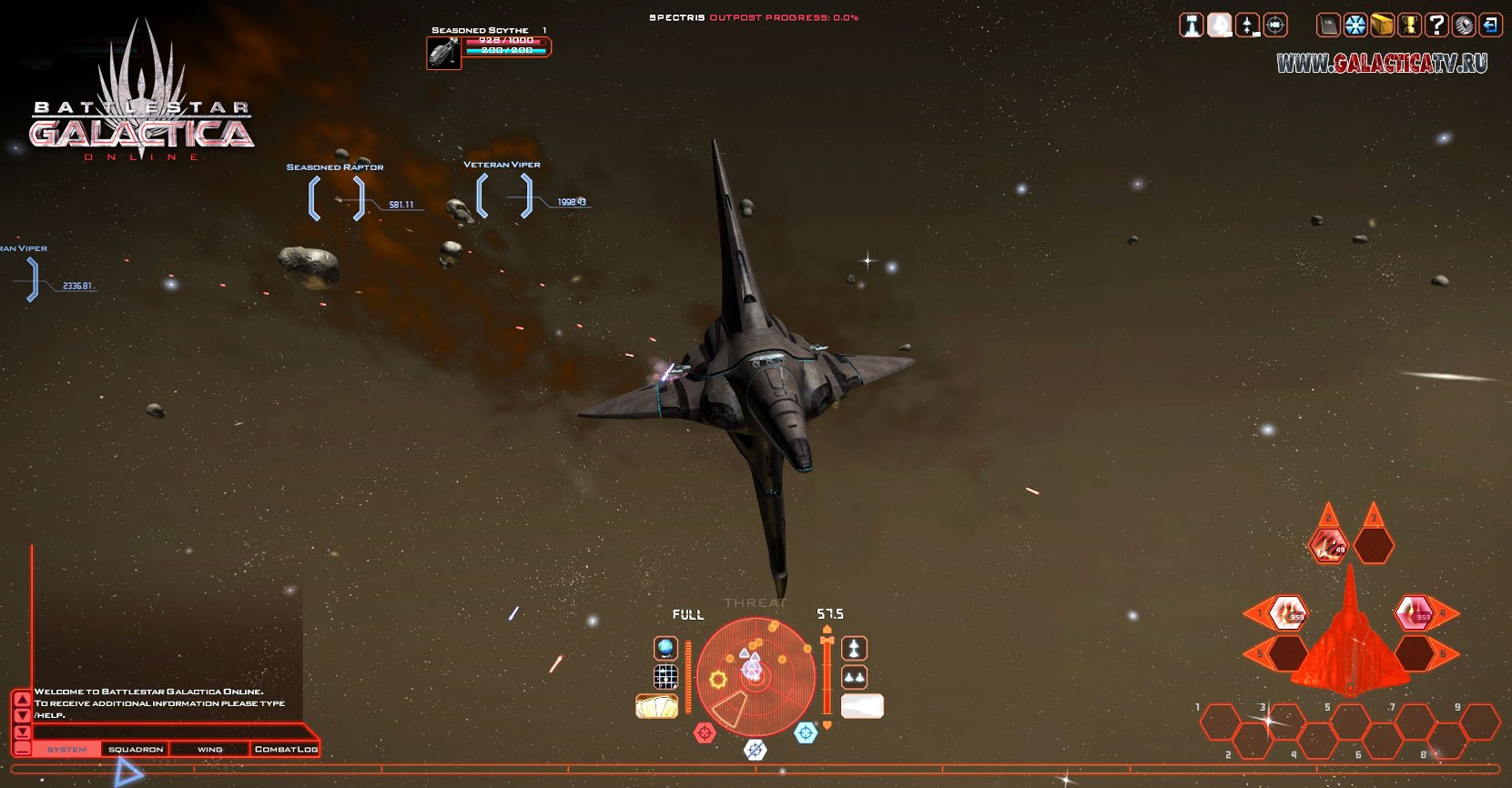Select the Seasoned Scythe target portrait
This screenshot has height=788, width=1512.
(443, 53)
